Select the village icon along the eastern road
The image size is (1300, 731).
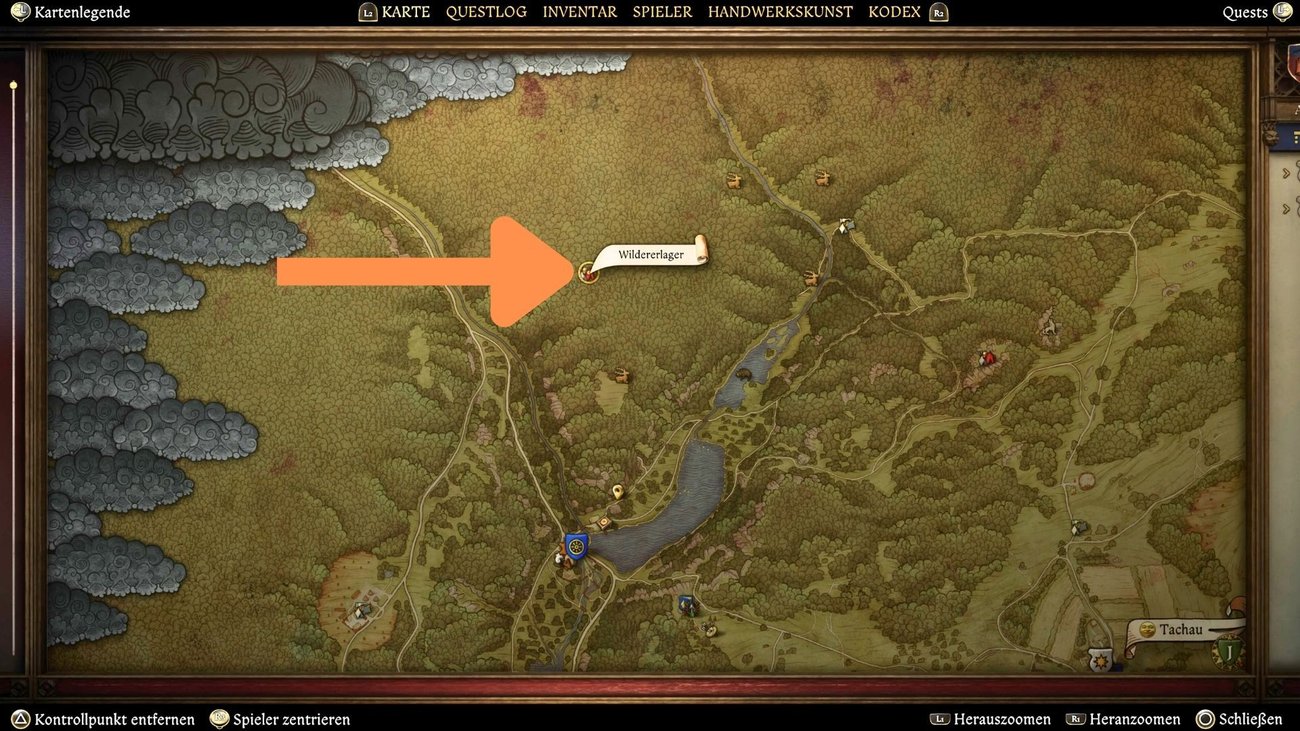(845, 226)
